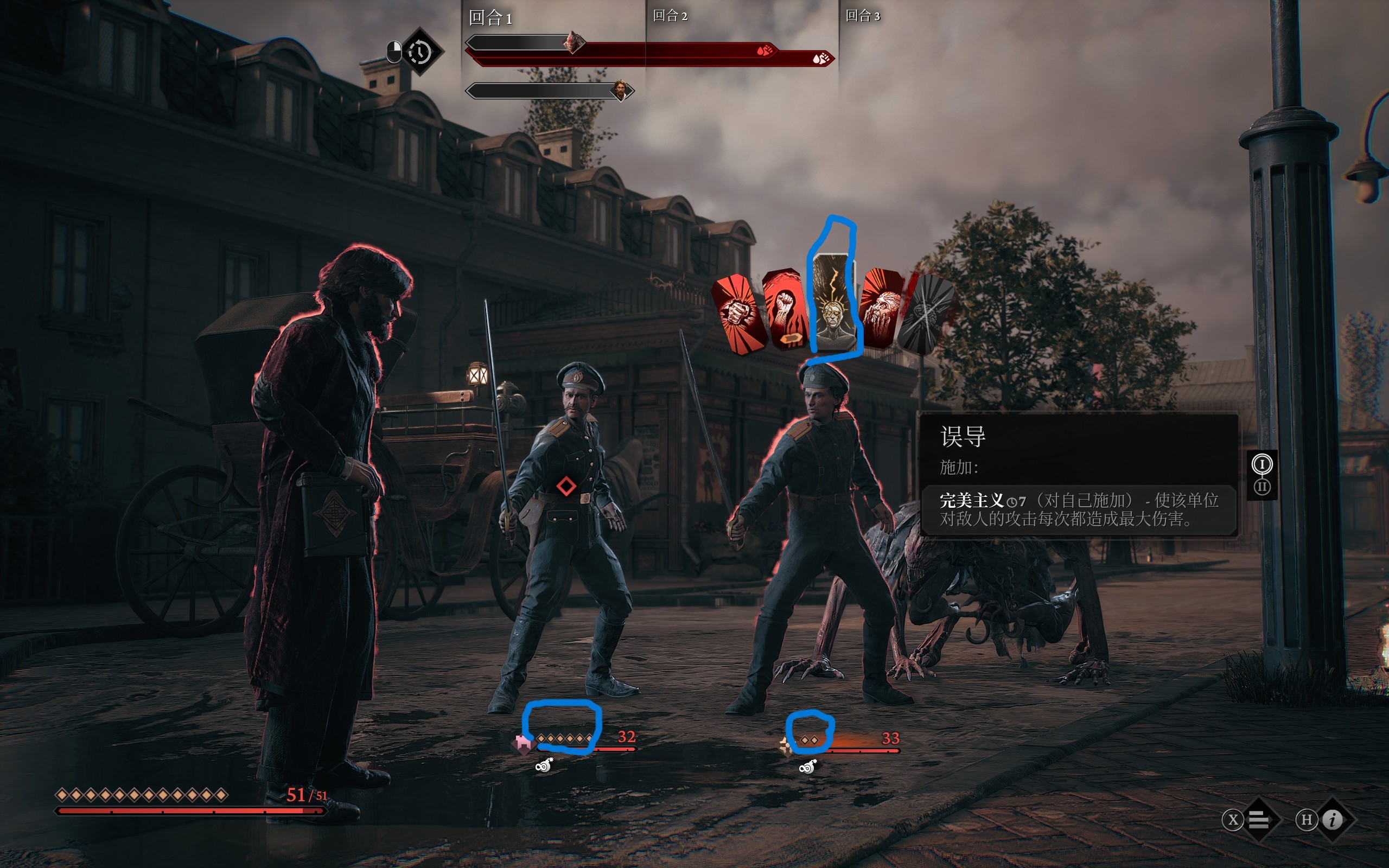Pick the golden head lightning card
The height and width of the screenshot is (868, 1389).
(833, 303)
